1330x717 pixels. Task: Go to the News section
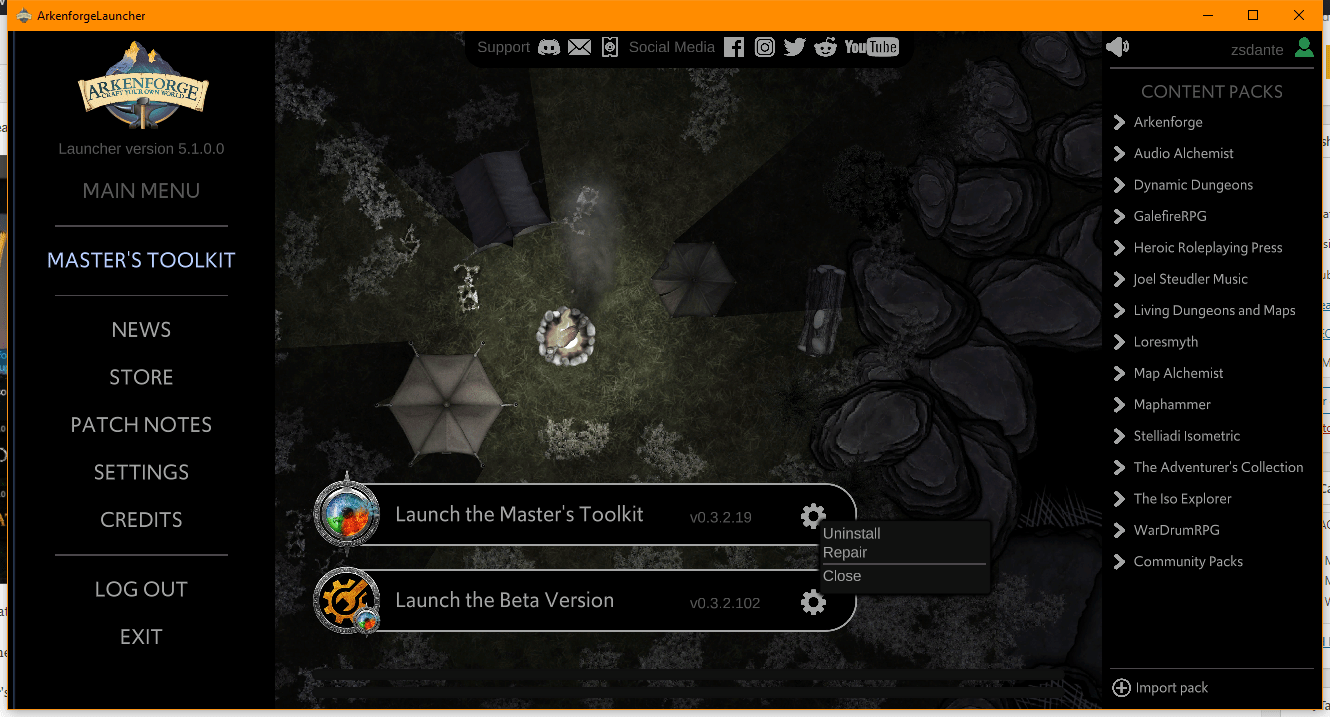(141, 330)
